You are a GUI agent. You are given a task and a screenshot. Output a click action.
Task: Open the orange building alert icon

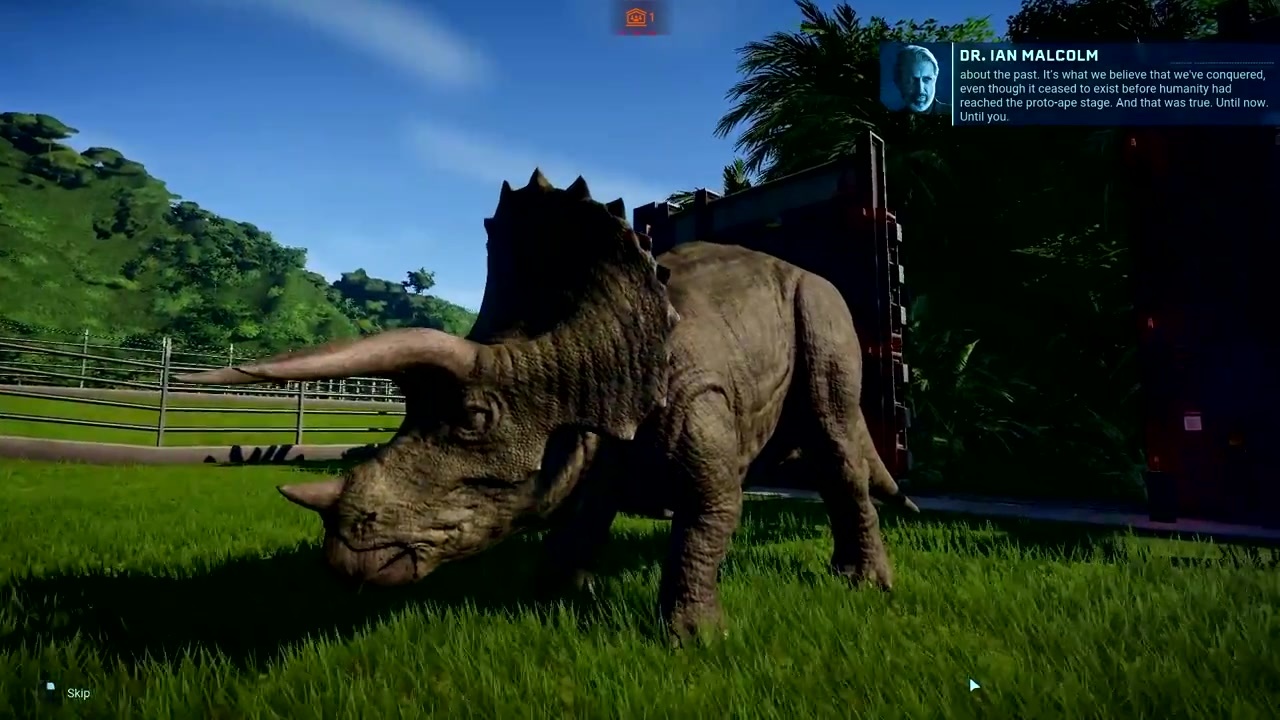click(636, 17)
